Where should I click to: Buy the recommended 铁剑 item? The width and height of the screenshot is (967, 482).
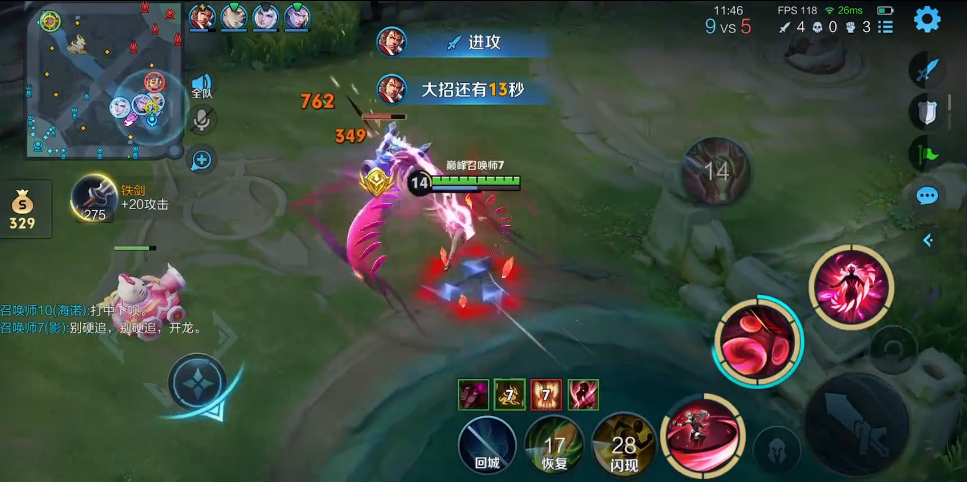[x=95, y=197]
